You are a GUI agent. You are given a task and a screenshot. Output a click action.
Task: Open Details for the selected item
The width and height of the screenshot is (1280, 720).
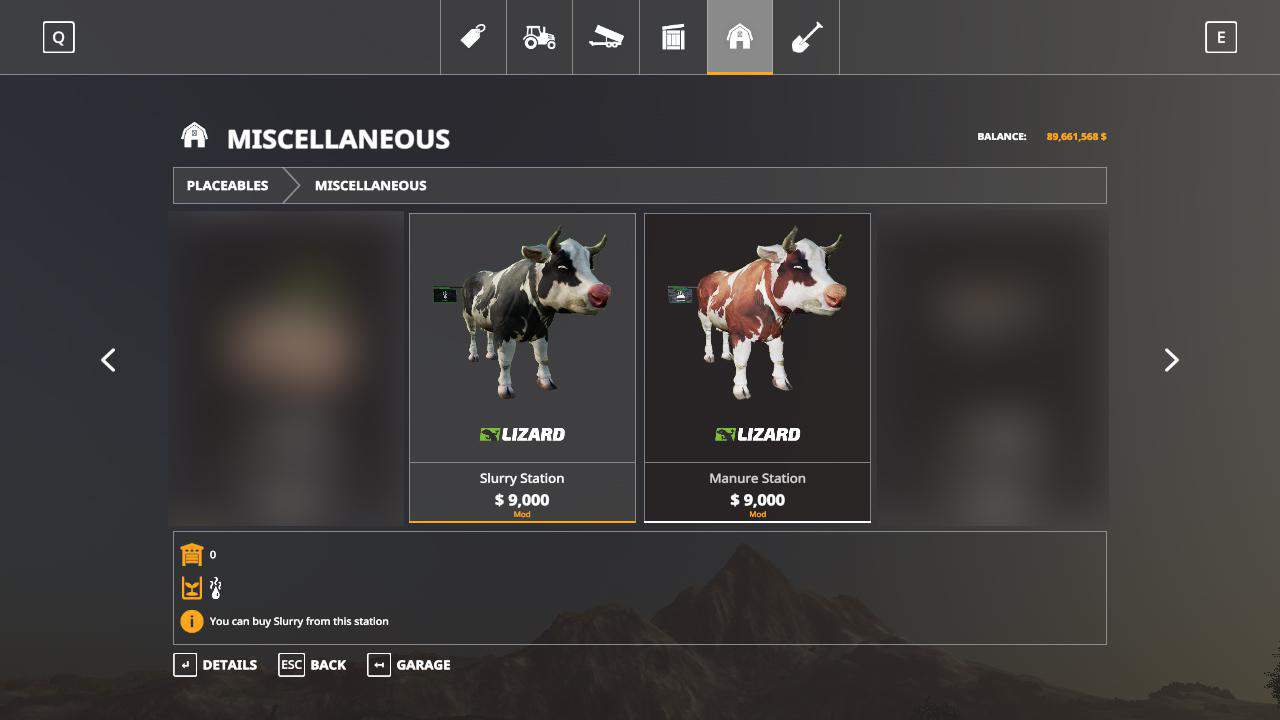pos(216,665)
